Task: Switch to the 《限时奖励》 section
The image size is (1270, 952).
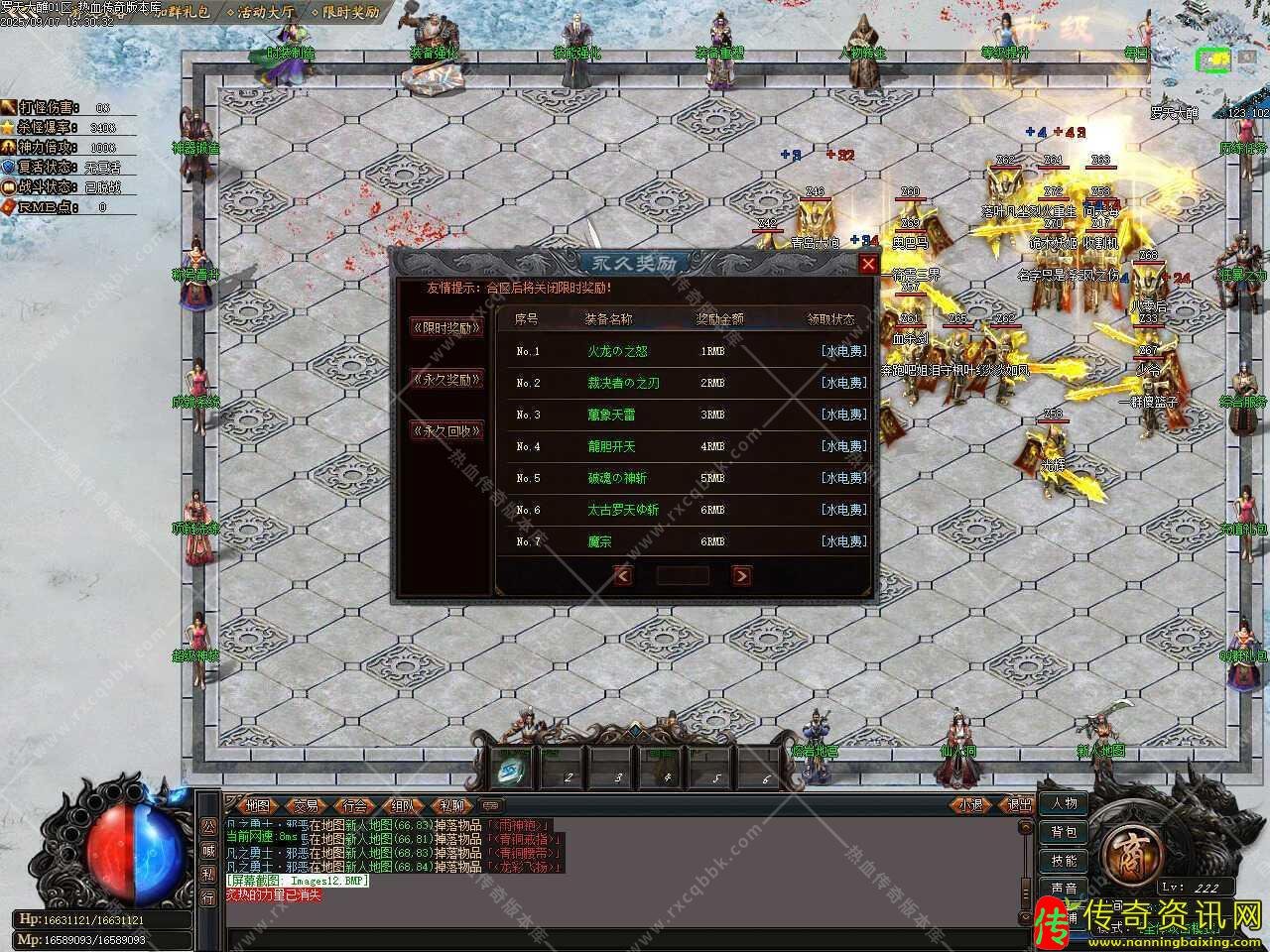Action: [x=446, y=327]
